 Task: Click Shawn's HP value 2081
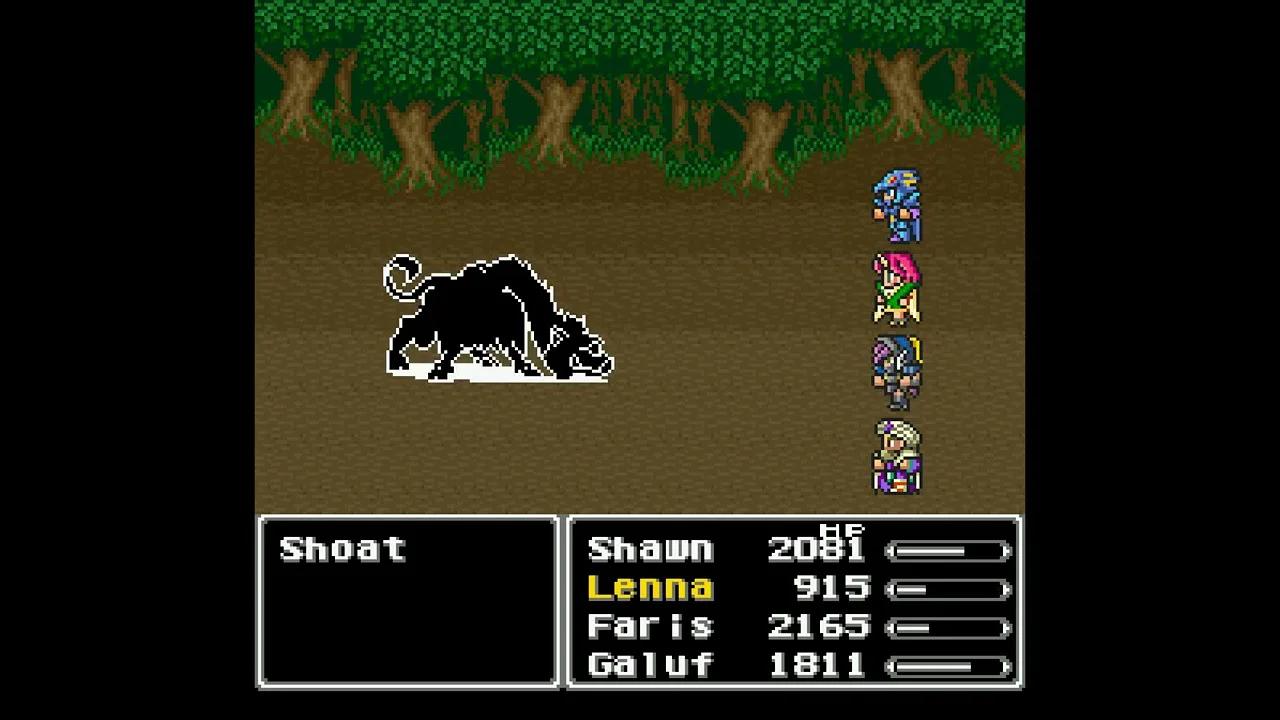pyautogui.click(x=815, y=549)
